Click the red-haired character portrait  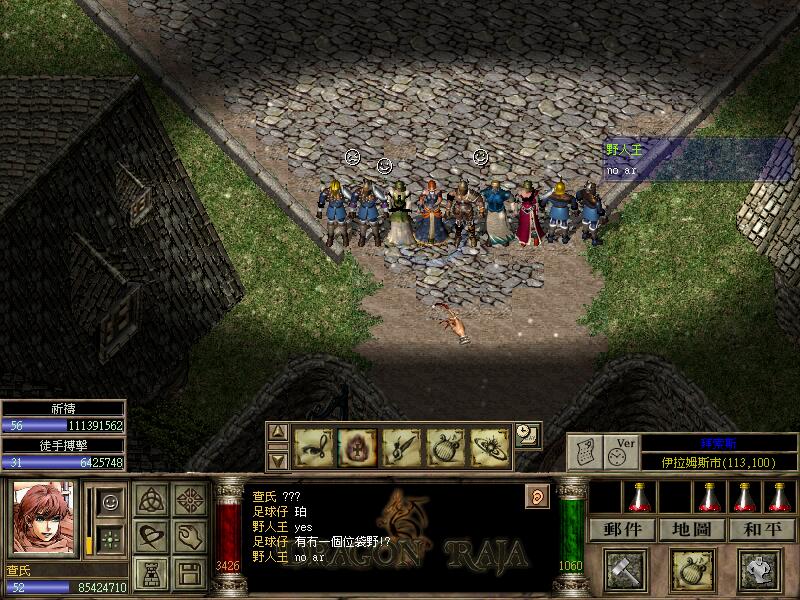pyautogui.click(x=43, y=518)
